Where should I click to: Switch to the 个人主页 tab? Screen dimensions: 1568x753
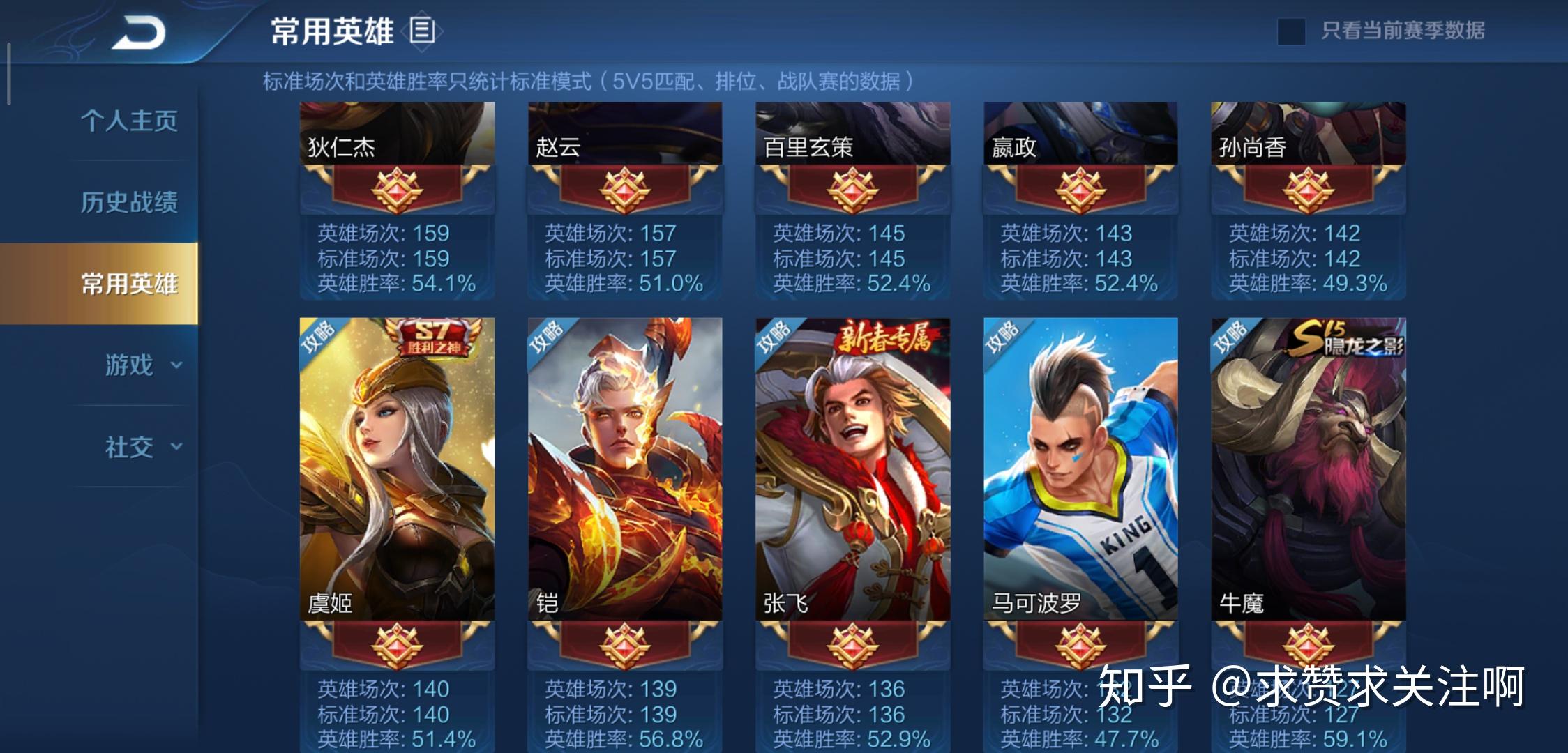tap(129, 121)
